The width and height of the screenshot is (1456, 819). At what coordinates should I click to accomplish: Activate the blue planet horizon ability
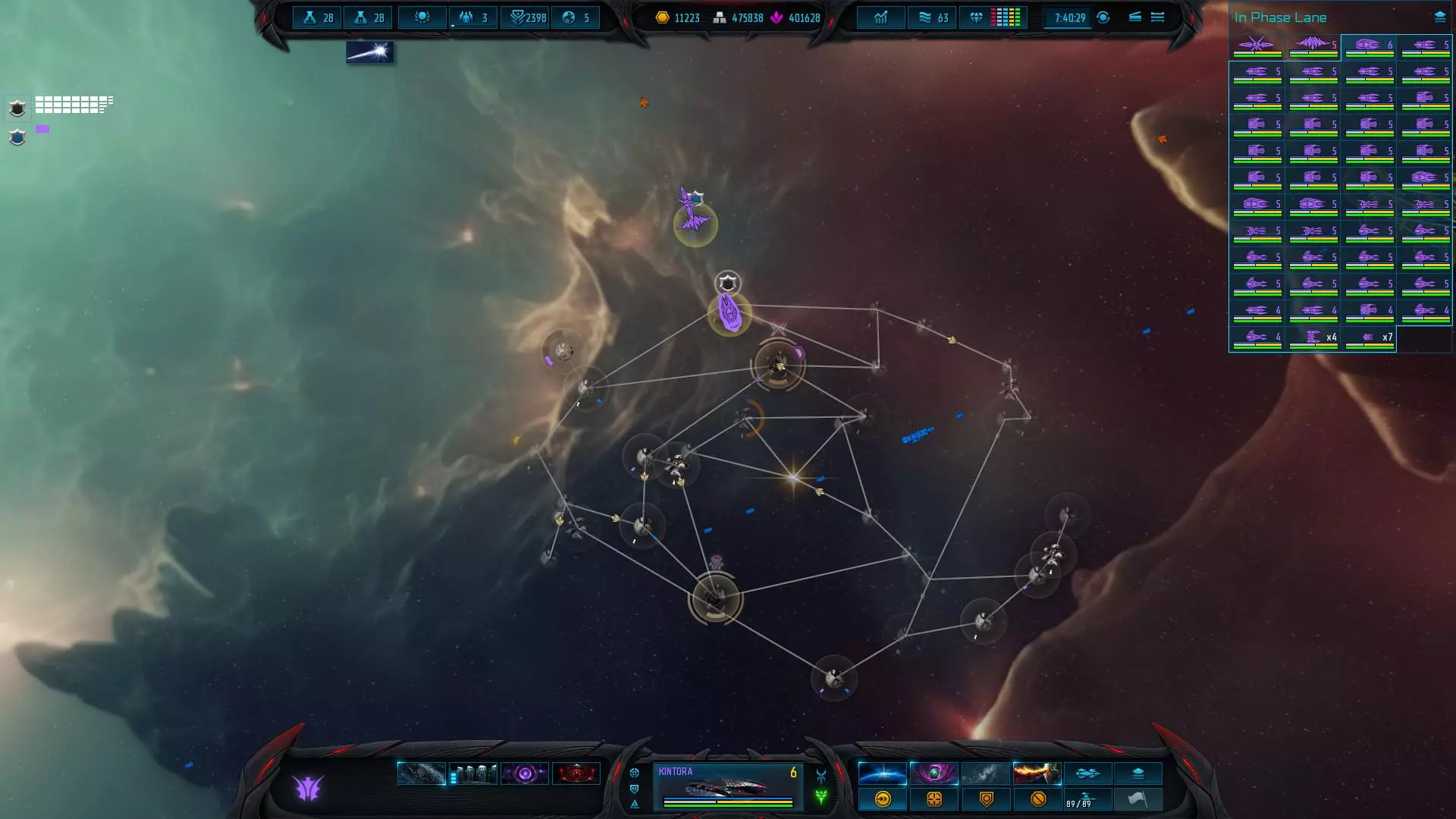pos(882,773)
